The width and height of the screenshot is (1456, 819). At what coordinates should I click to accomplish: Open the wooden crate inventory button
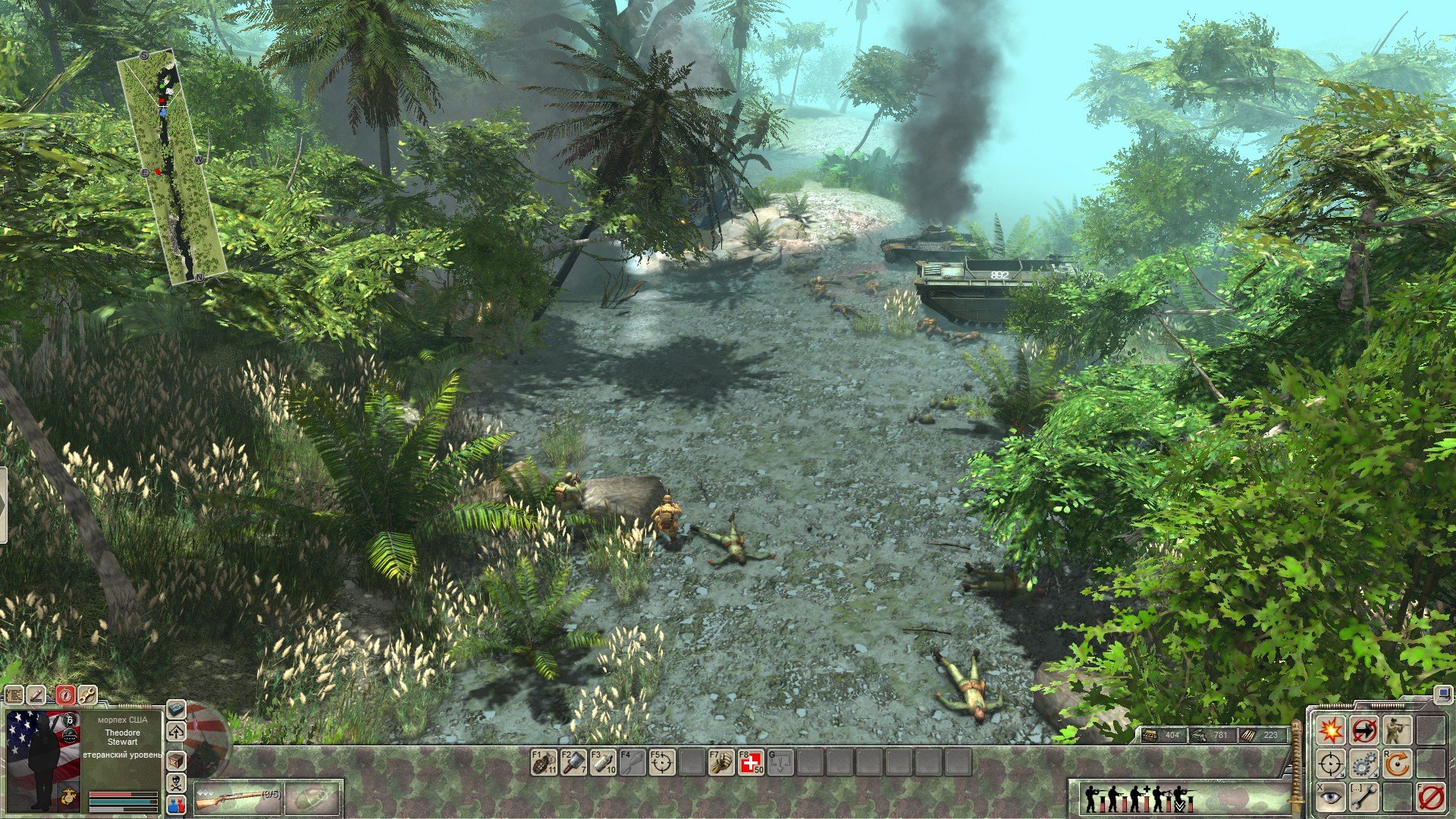[x=176, y=759]
